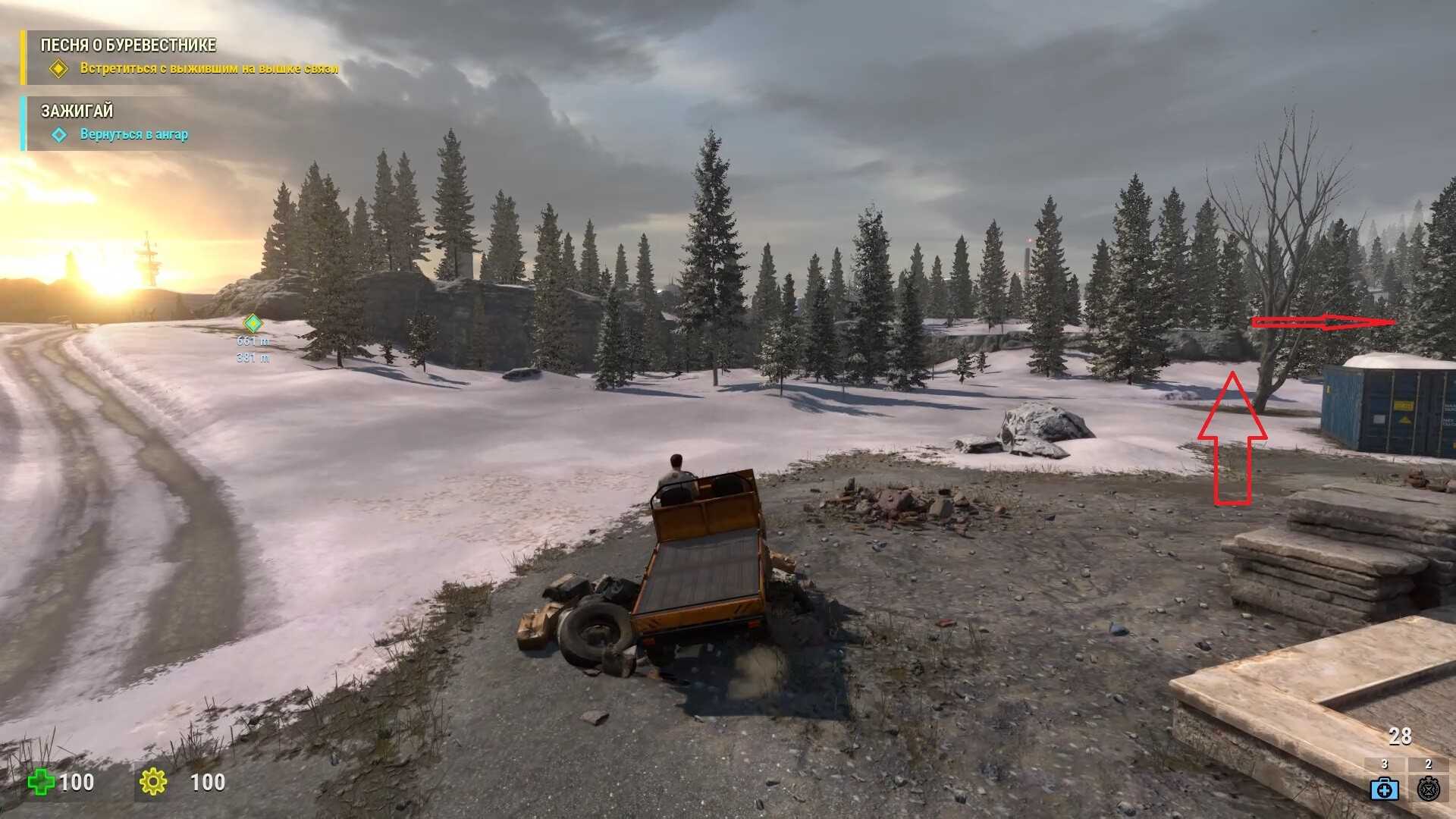Select the «Зажигай» quest tracker entry
The width and height of the screenshot is (1456, 819).
(77, 111)
